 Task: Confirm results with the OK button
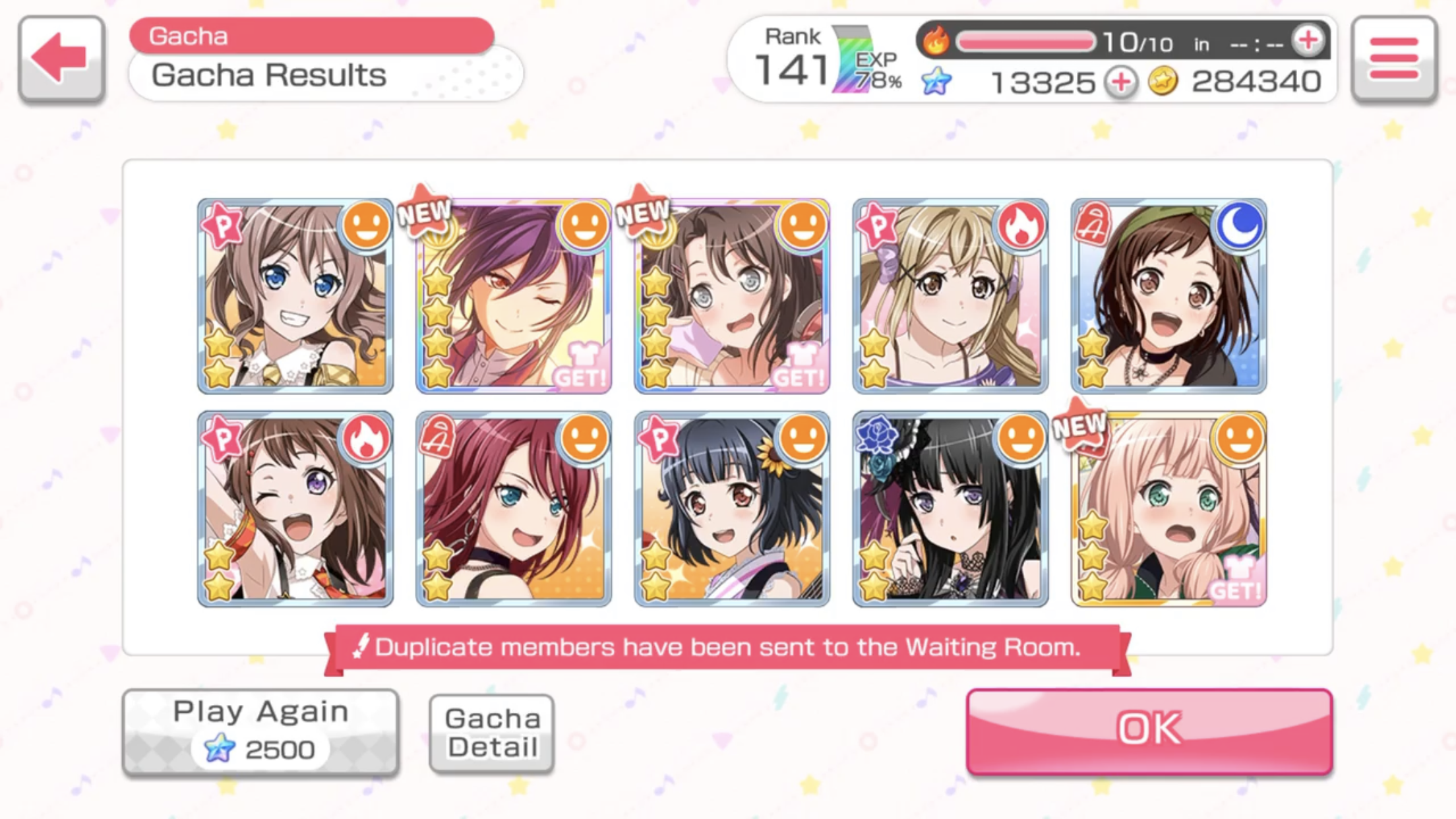point(1149,731)
